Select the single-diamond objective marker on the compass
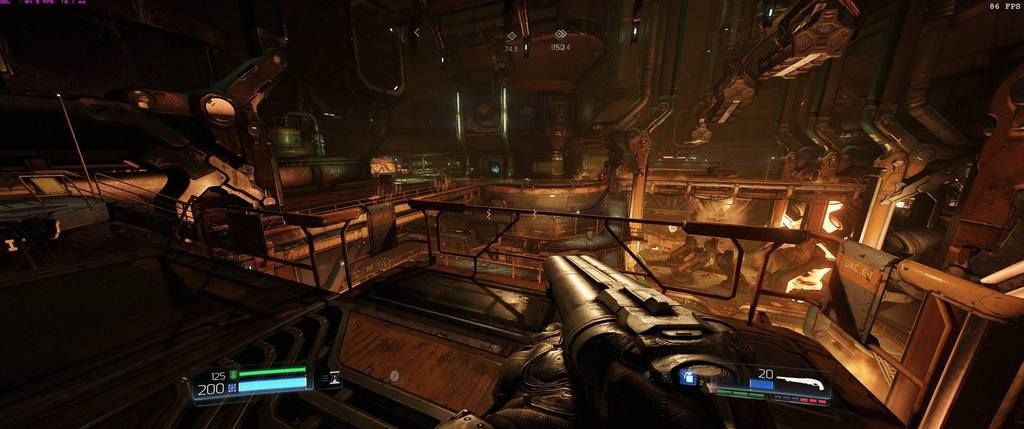 pyautogui.click(x=511, y=36)
